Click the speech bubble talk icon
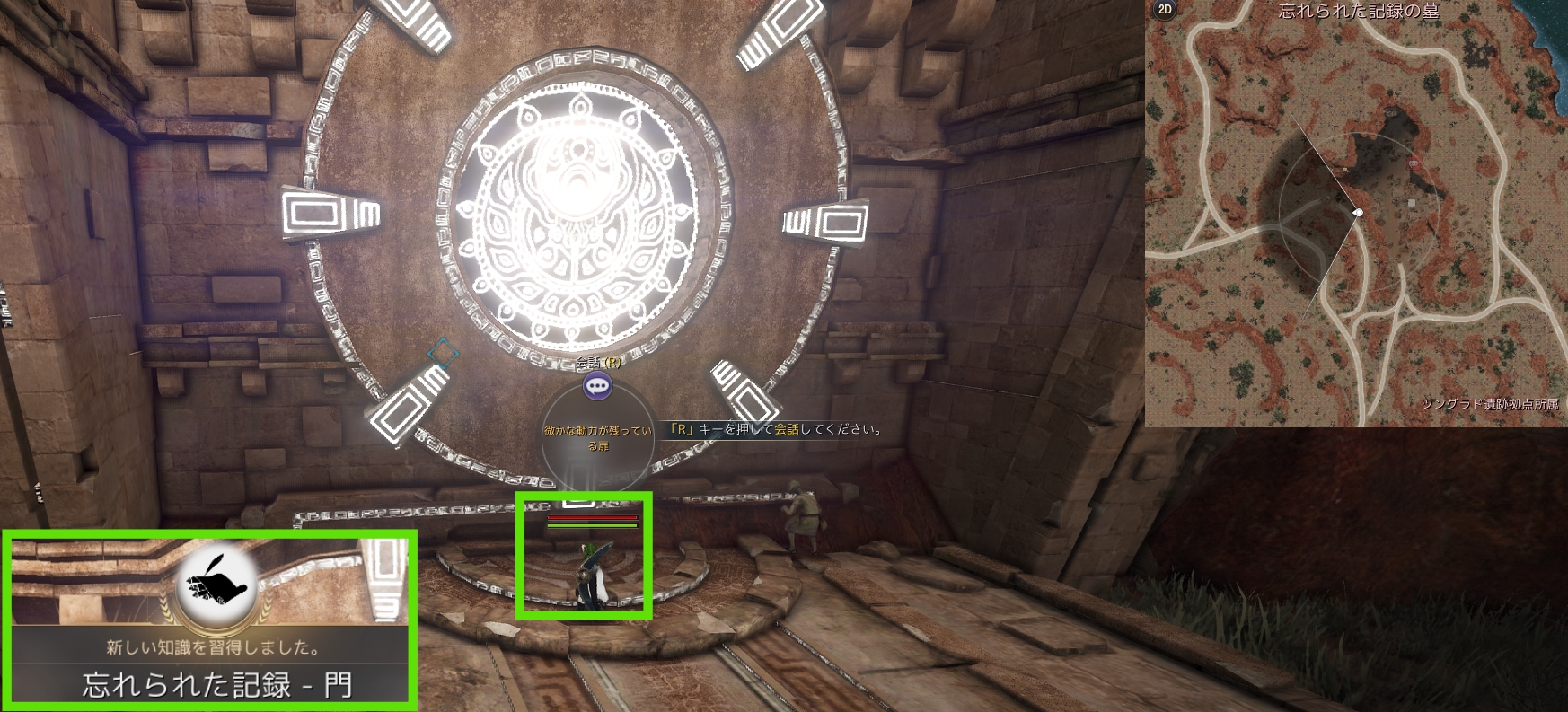The height and width of the screenshot is (712, 1568). (x=597, y=386)
